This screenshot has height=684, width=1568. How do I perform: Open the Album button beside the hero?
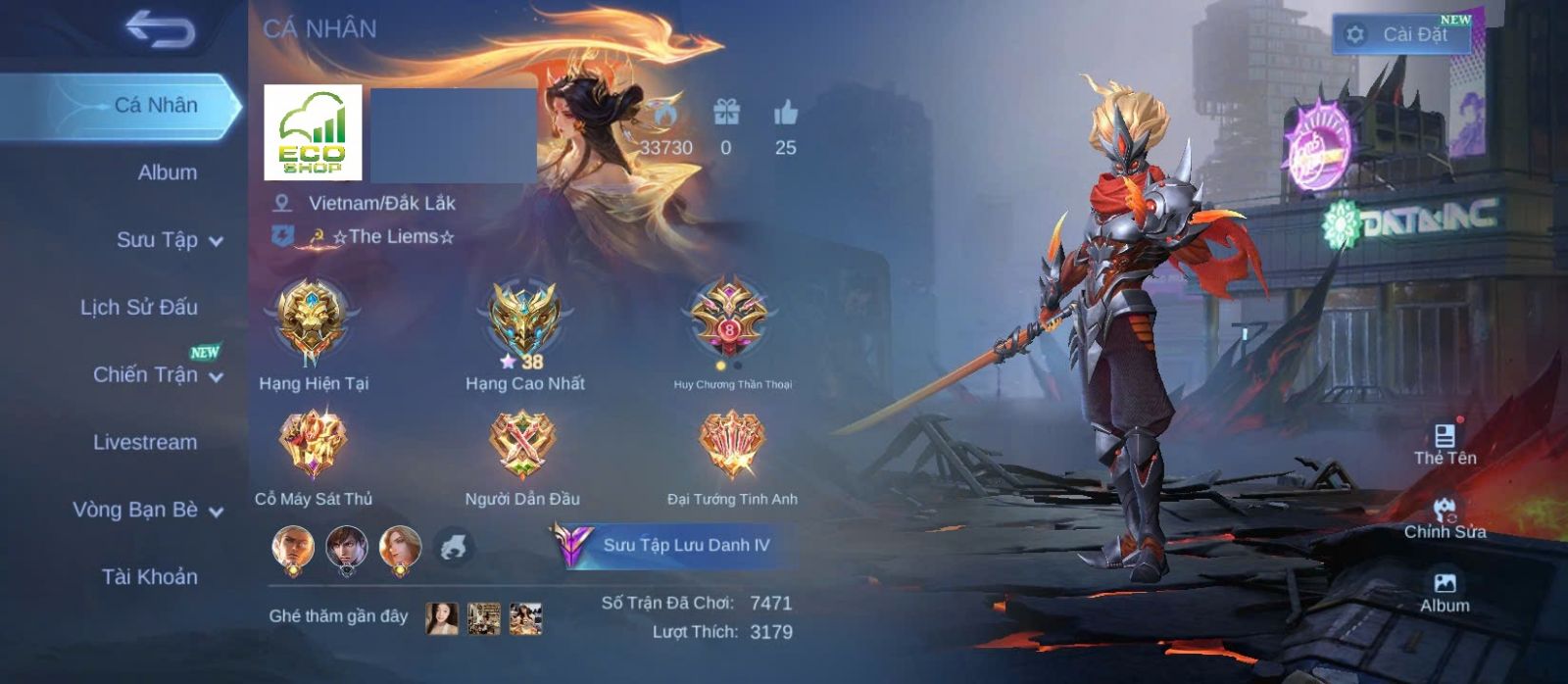[1445, 592]
